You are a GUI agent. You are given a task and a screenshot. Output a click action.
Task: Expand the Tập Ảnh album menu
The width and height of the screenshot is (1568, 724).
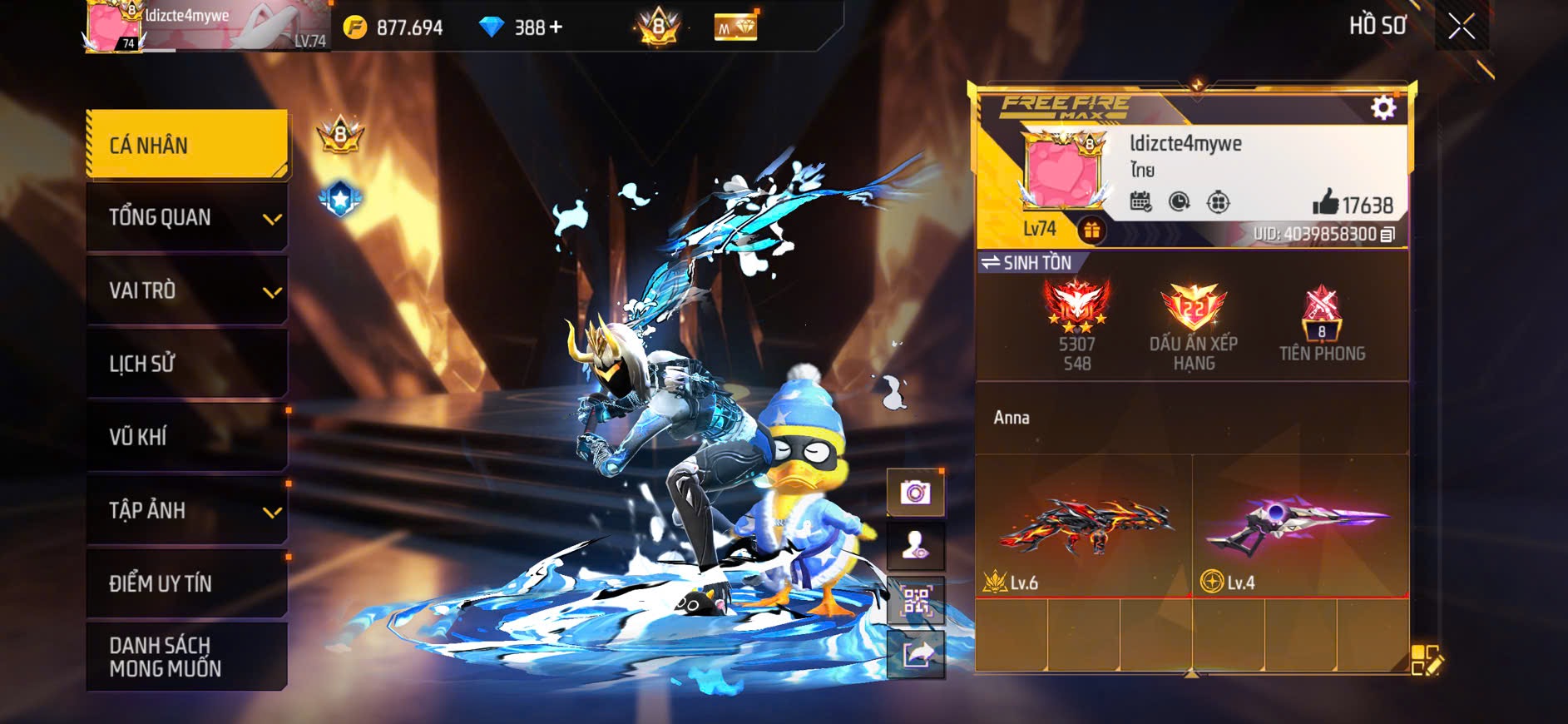(x=272, y=512)
